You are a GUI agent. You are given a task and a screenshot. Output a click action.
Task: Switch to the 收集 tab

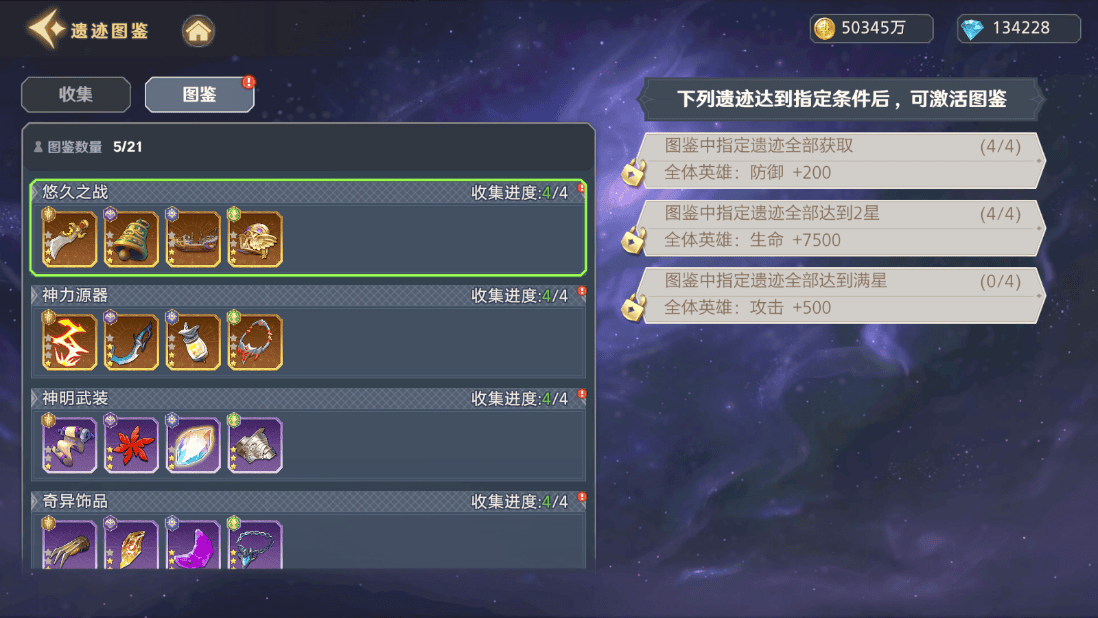click(x=76, y=95)
